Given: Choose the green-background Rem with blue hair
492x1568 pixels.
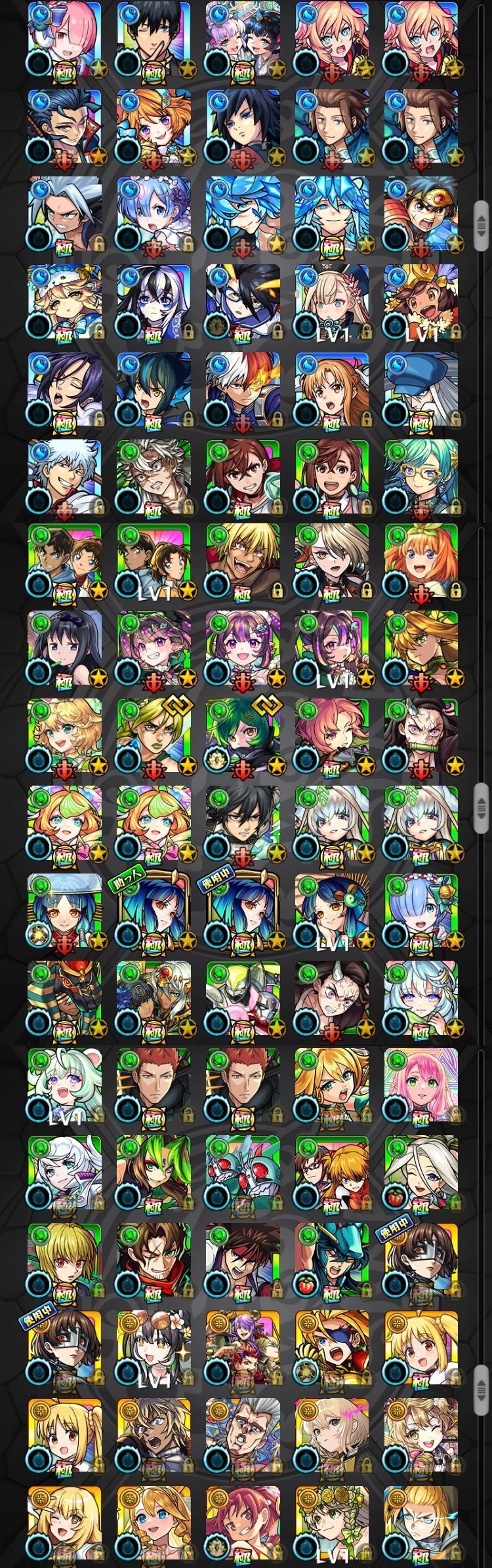Looking at the screenshot, I should (x=420, y=912).
